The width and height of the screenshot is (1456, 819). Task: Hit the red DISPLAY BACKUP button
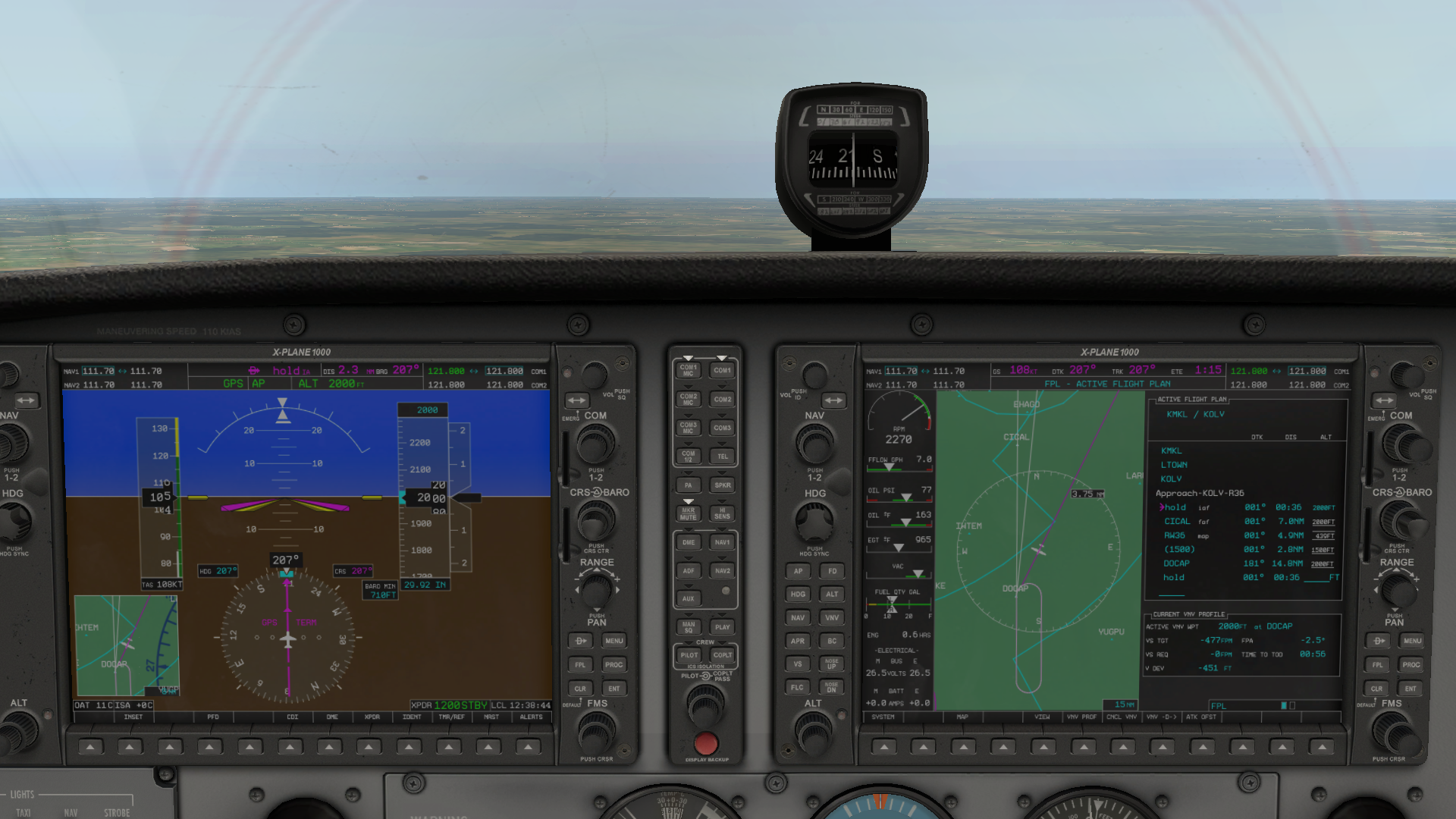(x=705, y=742)
